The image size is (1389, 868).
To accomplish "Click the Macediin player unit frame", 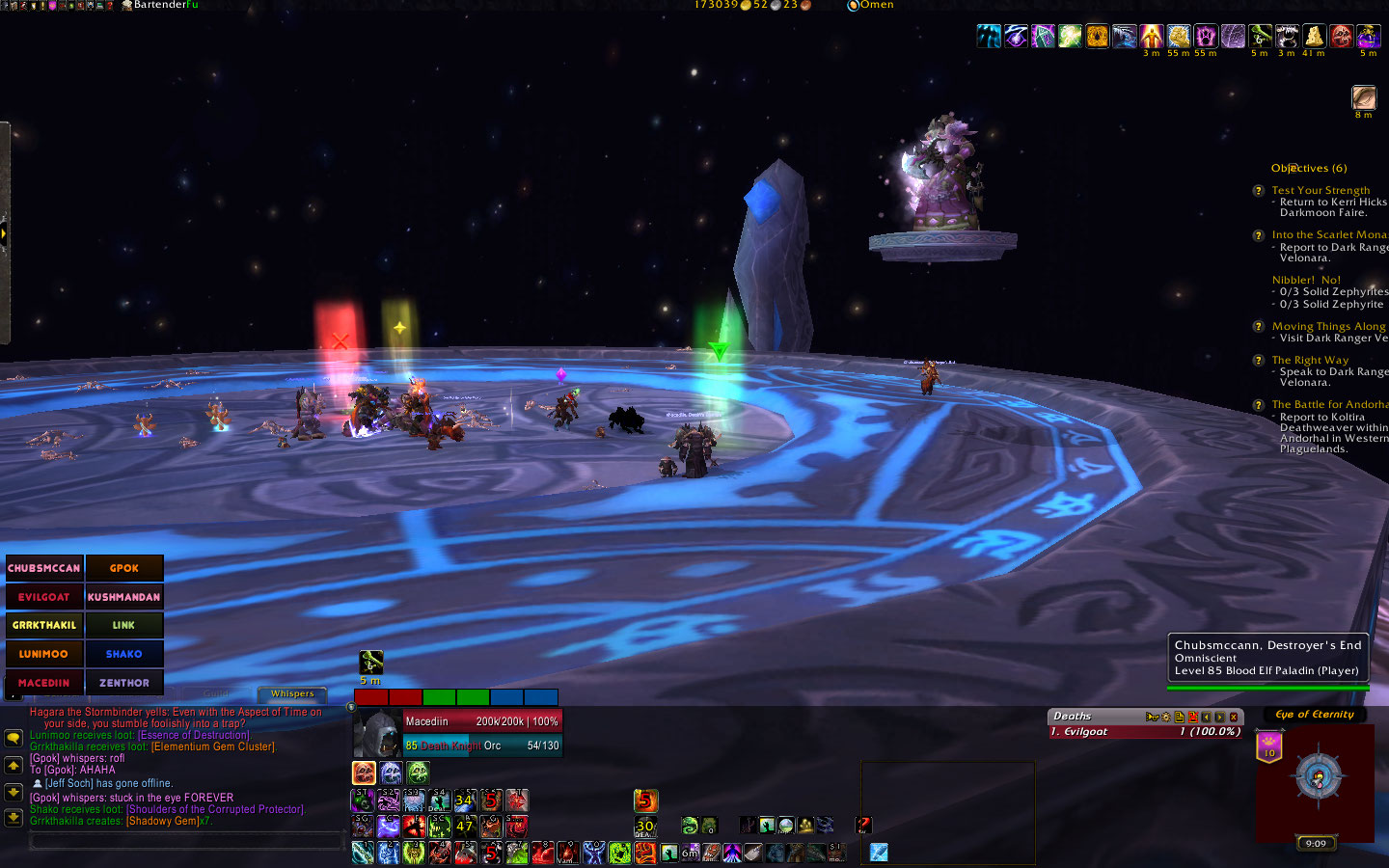I will pos(458,733).
